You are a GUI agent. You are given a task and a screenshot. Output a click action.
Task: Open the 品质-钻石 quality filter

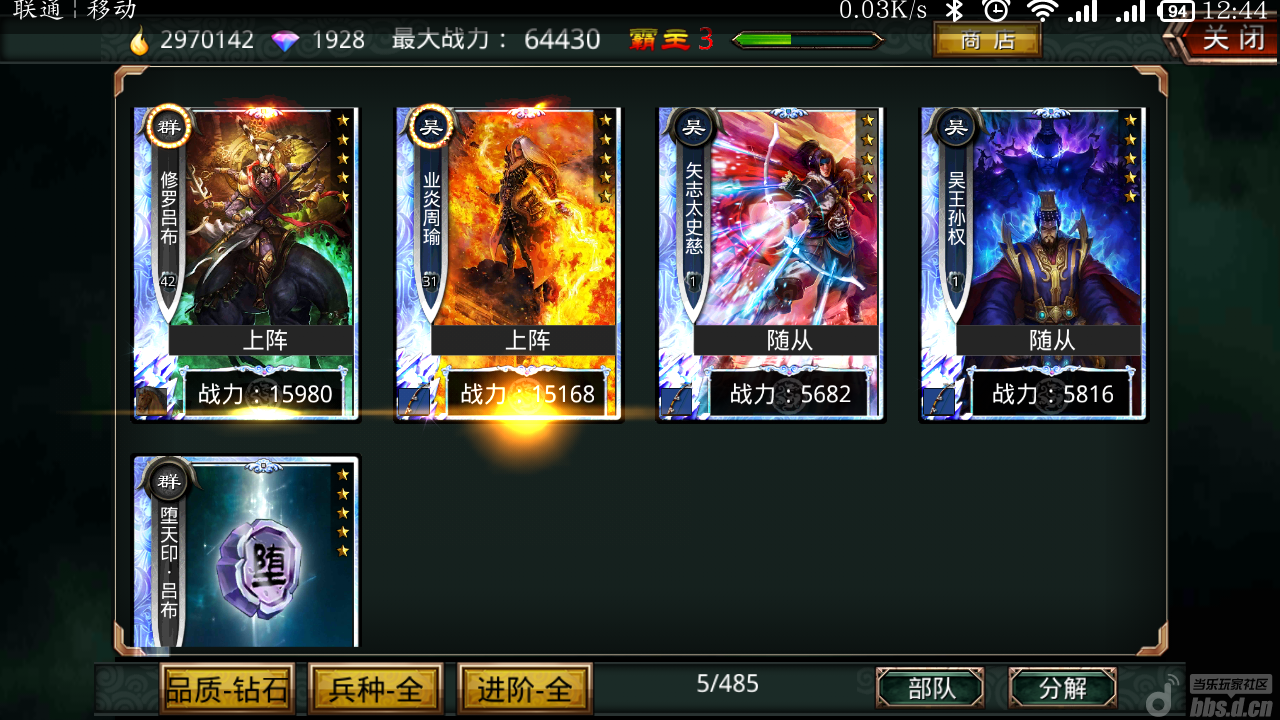click(x=227, y=689)
